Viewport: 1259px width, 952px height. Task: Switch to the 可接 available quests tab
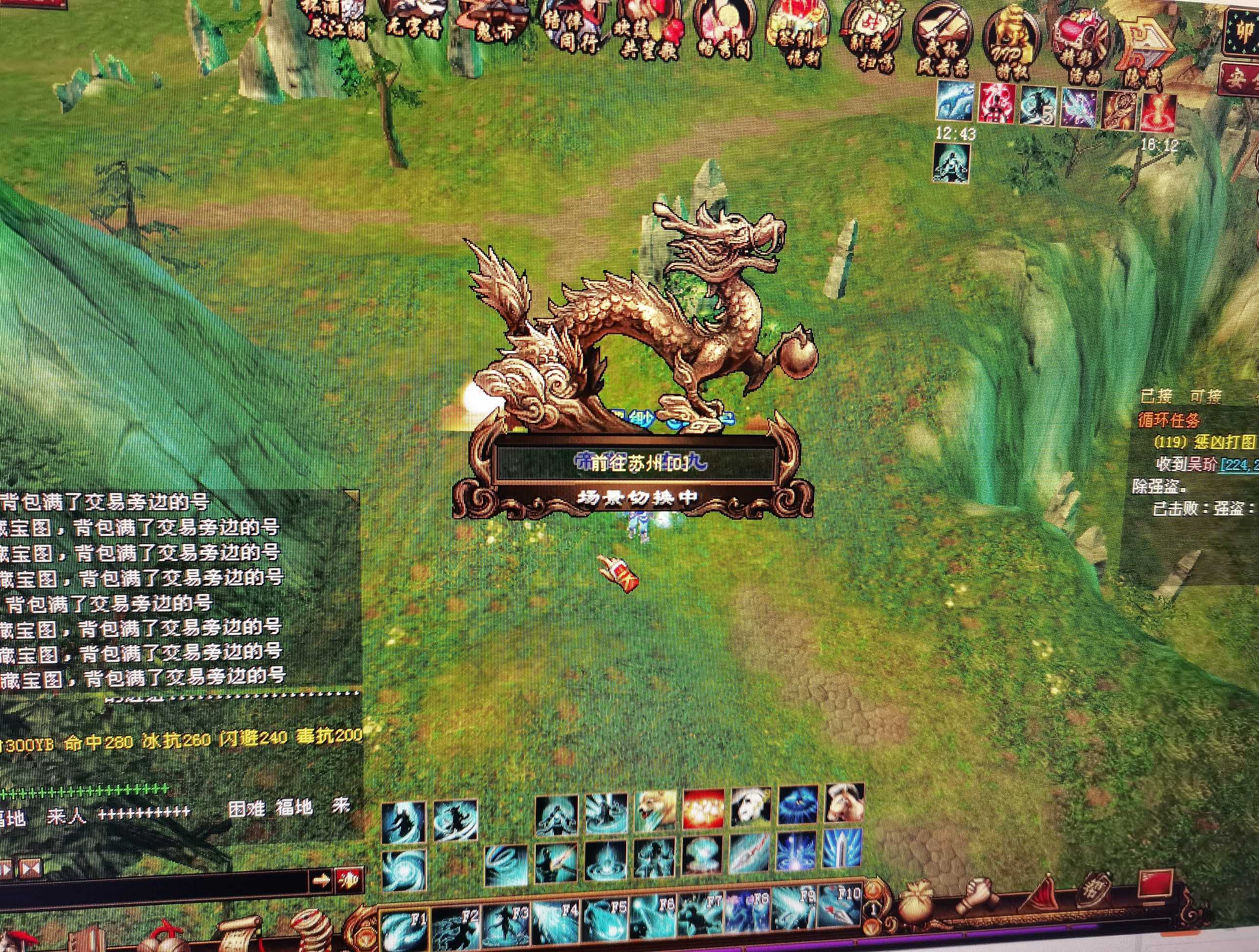(x=1205, y=395)
